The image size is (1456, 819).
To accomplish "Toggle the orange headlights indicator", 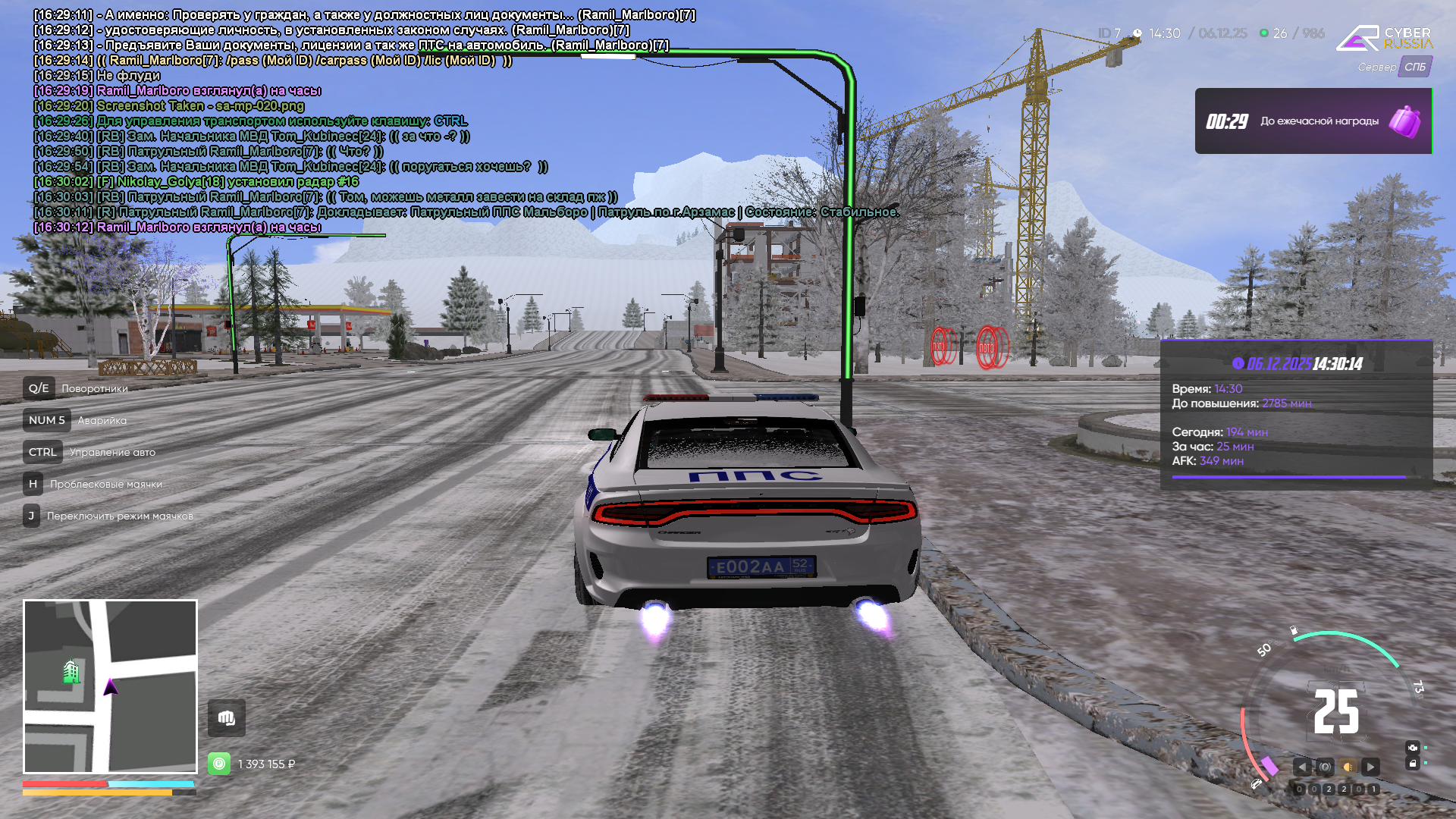I will pos(1348,767).
